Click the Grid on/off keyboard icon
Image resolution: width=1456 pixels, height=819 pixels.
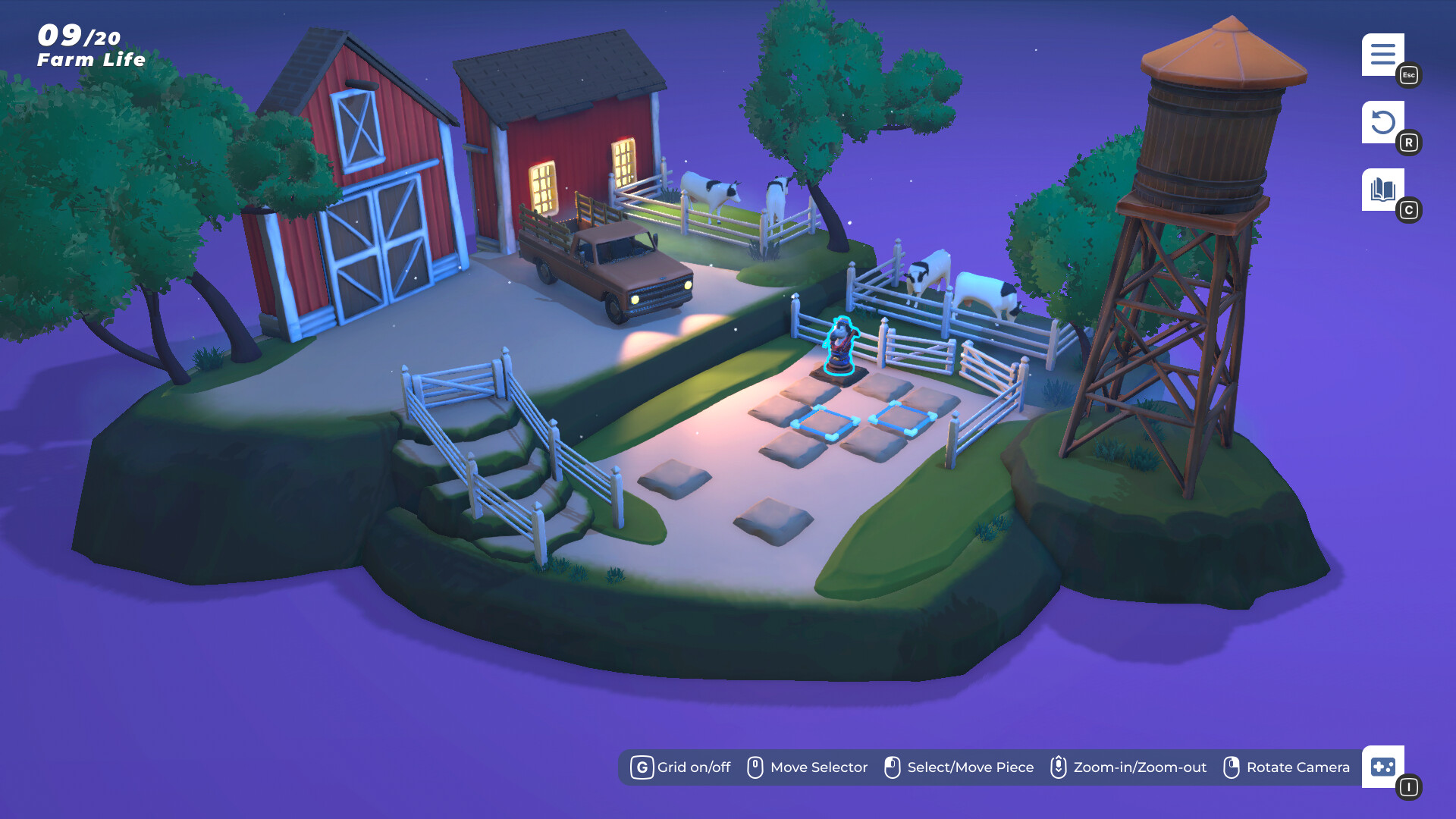click(x=642, y=767)
